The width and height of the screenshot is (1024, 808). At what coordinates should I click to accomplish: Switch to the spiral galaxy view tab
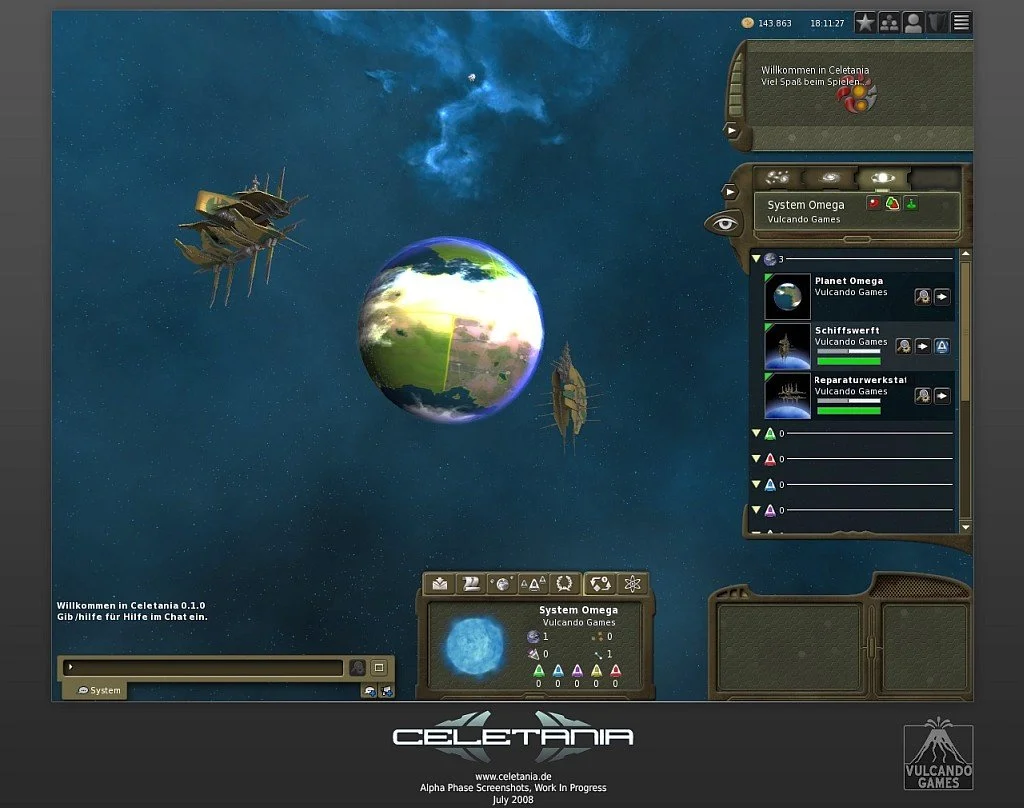830,178
